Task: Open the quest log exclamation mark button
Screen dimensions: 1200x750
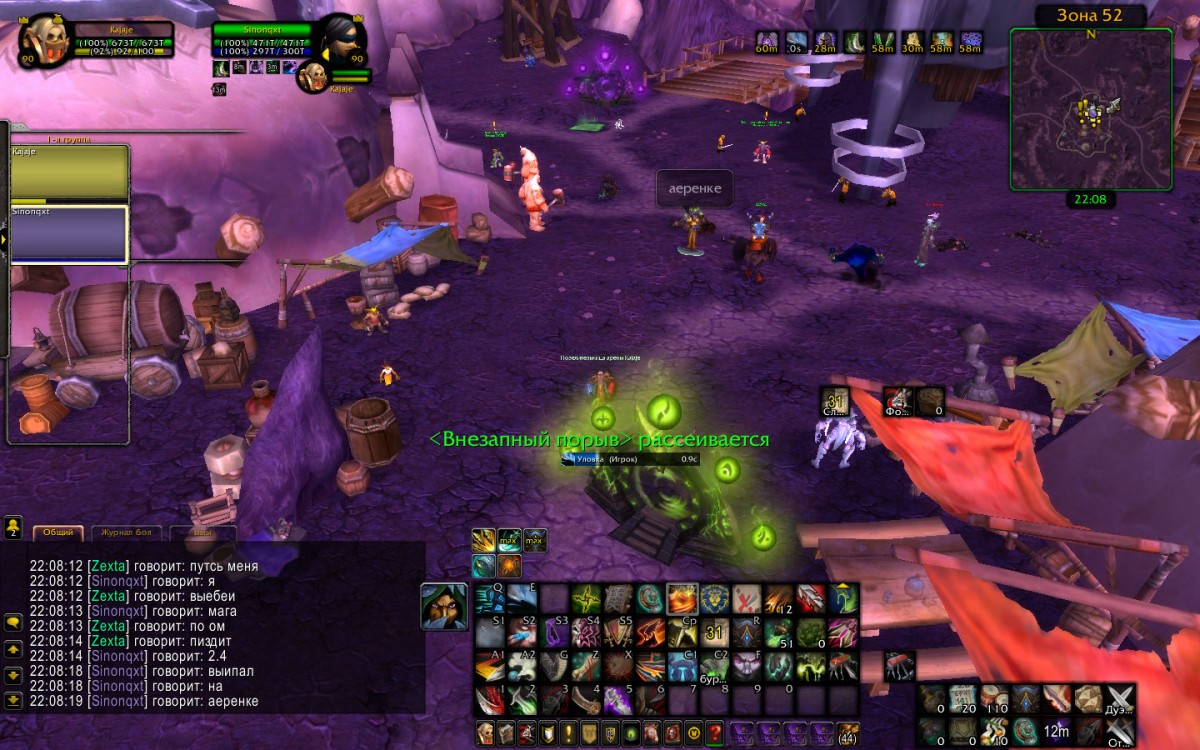Action: pyautogui.click(x=567, y=732)
